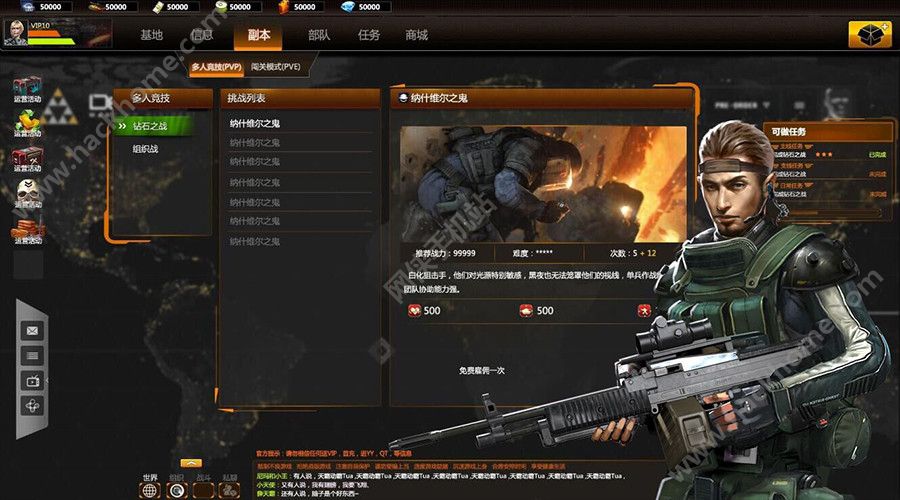
Task: Open the 基地 base tab
Action: [x=151, y=35]
